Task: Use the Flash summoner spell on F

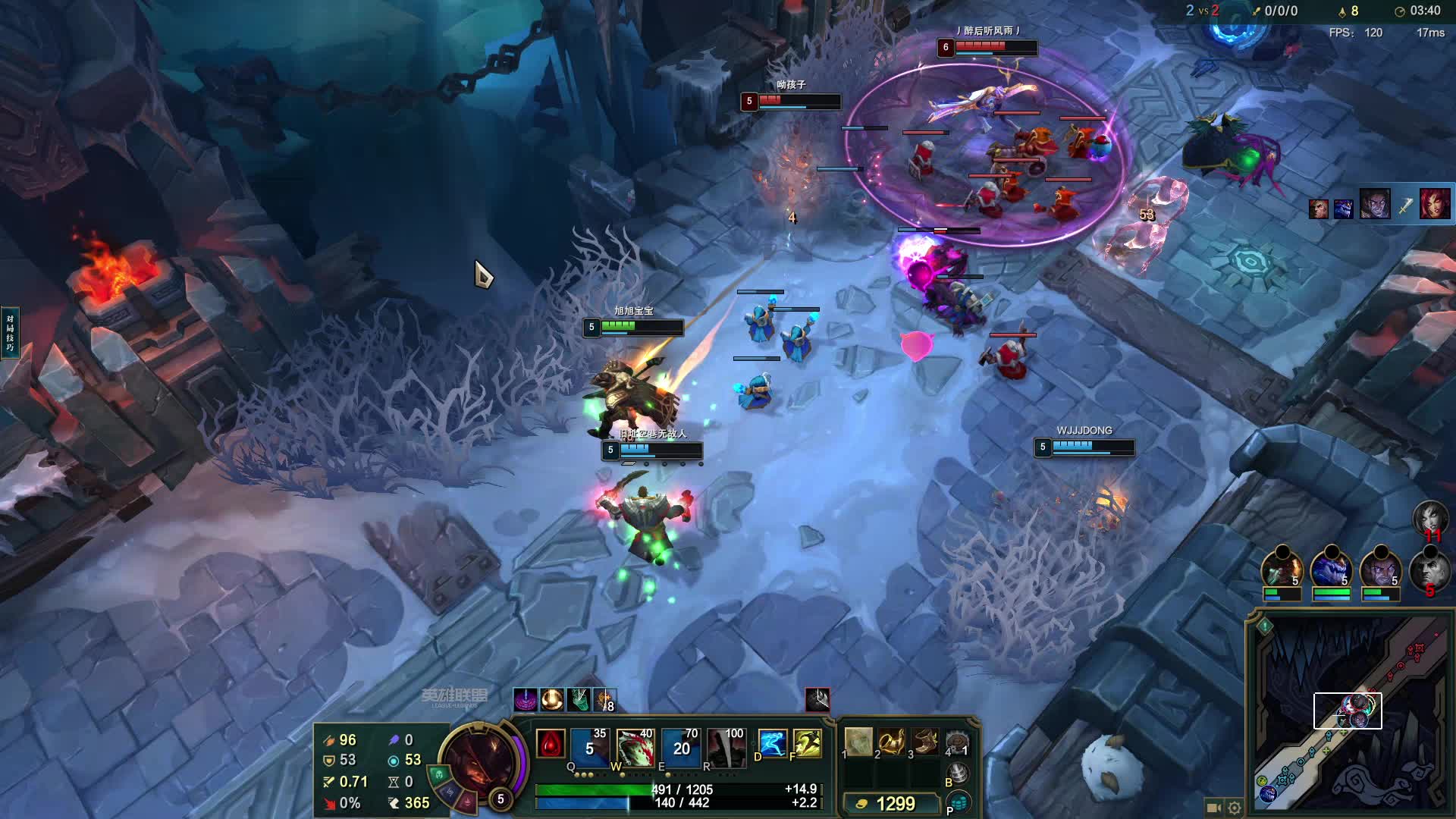Action: coord(808,744)
